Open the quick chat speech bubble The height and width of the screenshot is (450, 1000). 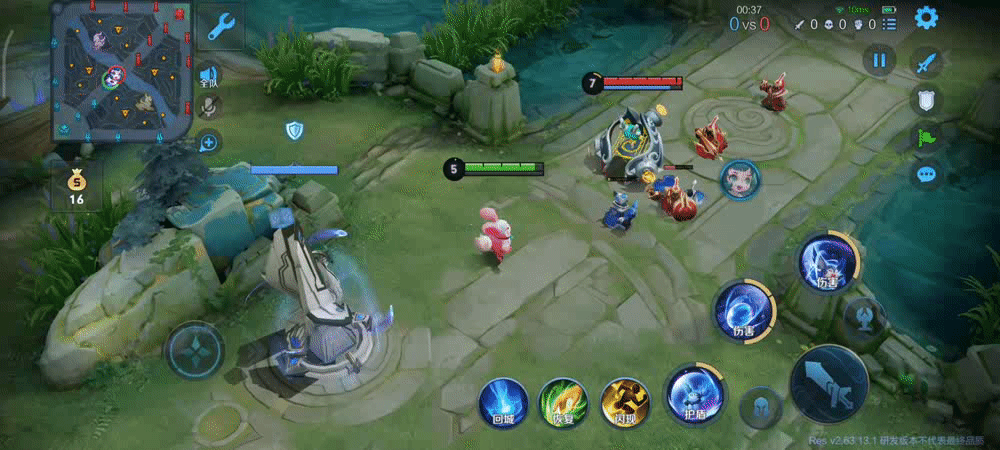(927, 174)
